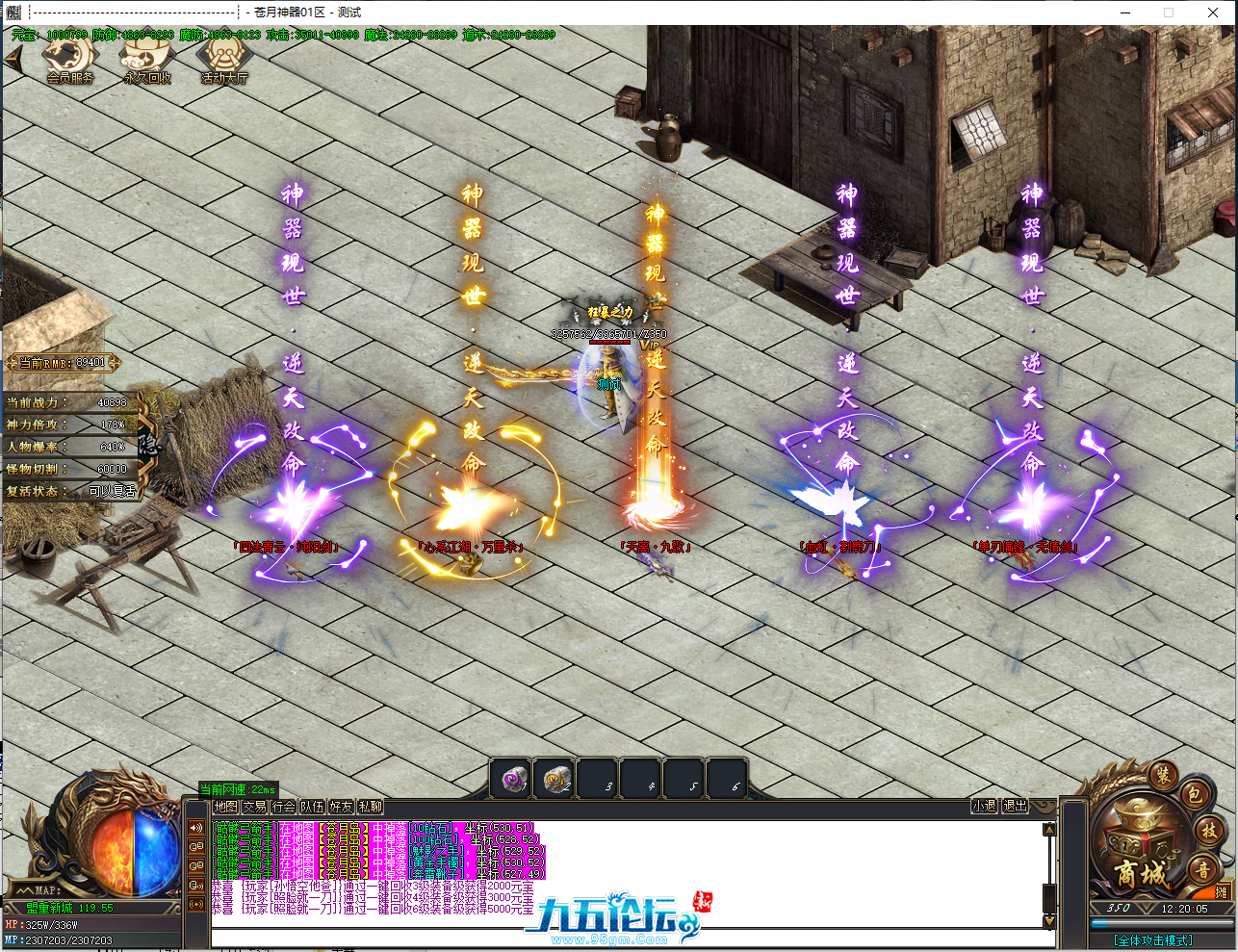The height and width of the screenshot is (952, 1238).
Task: Open the 交易 trade panel
Action: [x=254, y=807]
